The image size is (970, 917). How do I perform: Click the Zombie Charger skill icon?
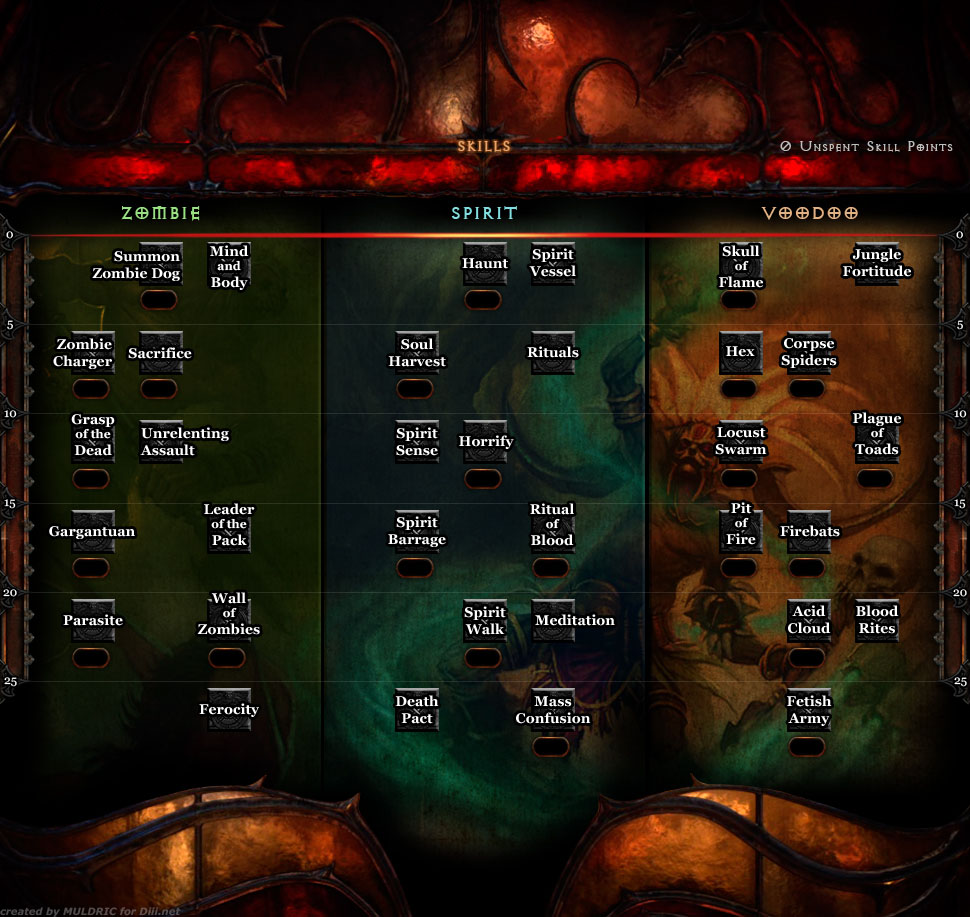91,353
